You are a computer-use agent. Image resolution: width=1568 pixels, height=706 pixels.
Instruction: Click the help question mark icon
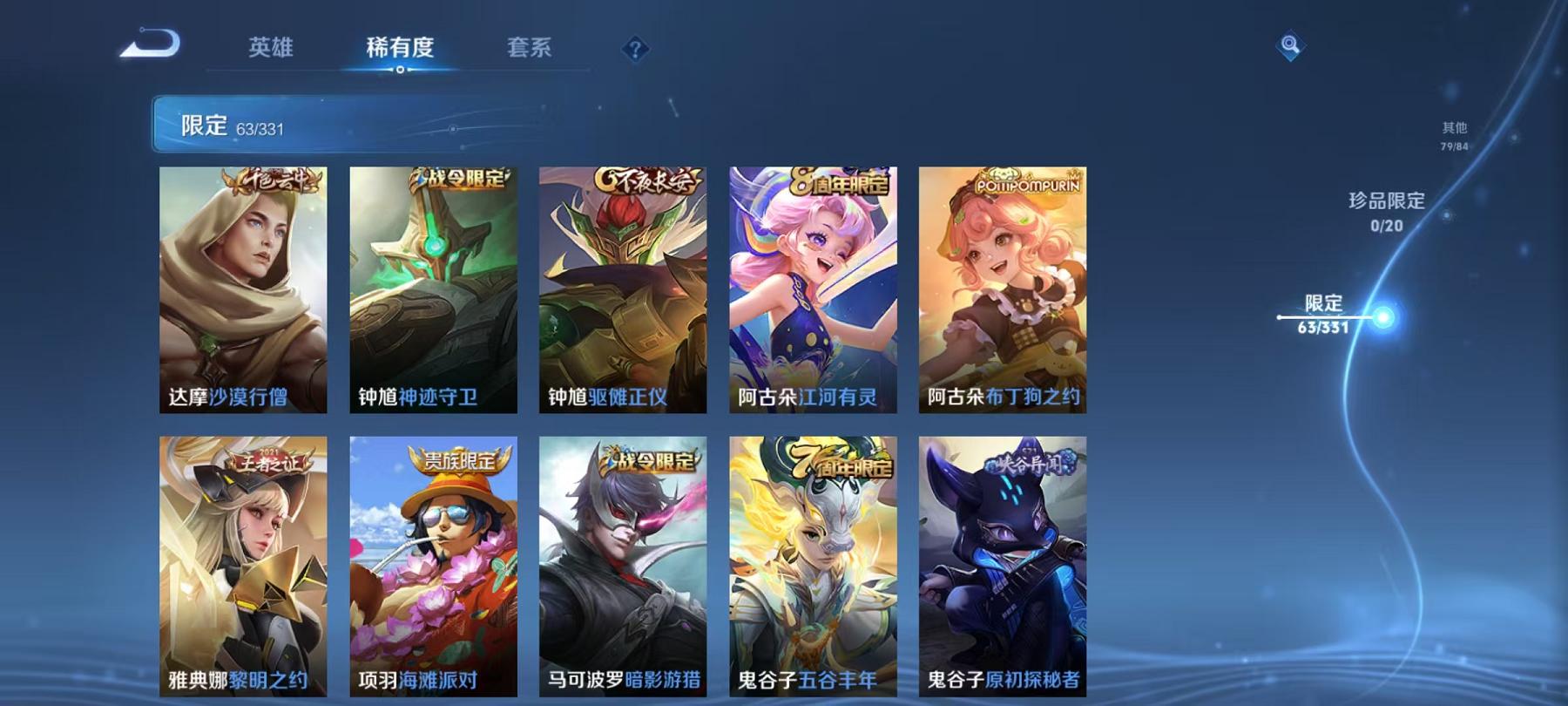coord(635,50)
